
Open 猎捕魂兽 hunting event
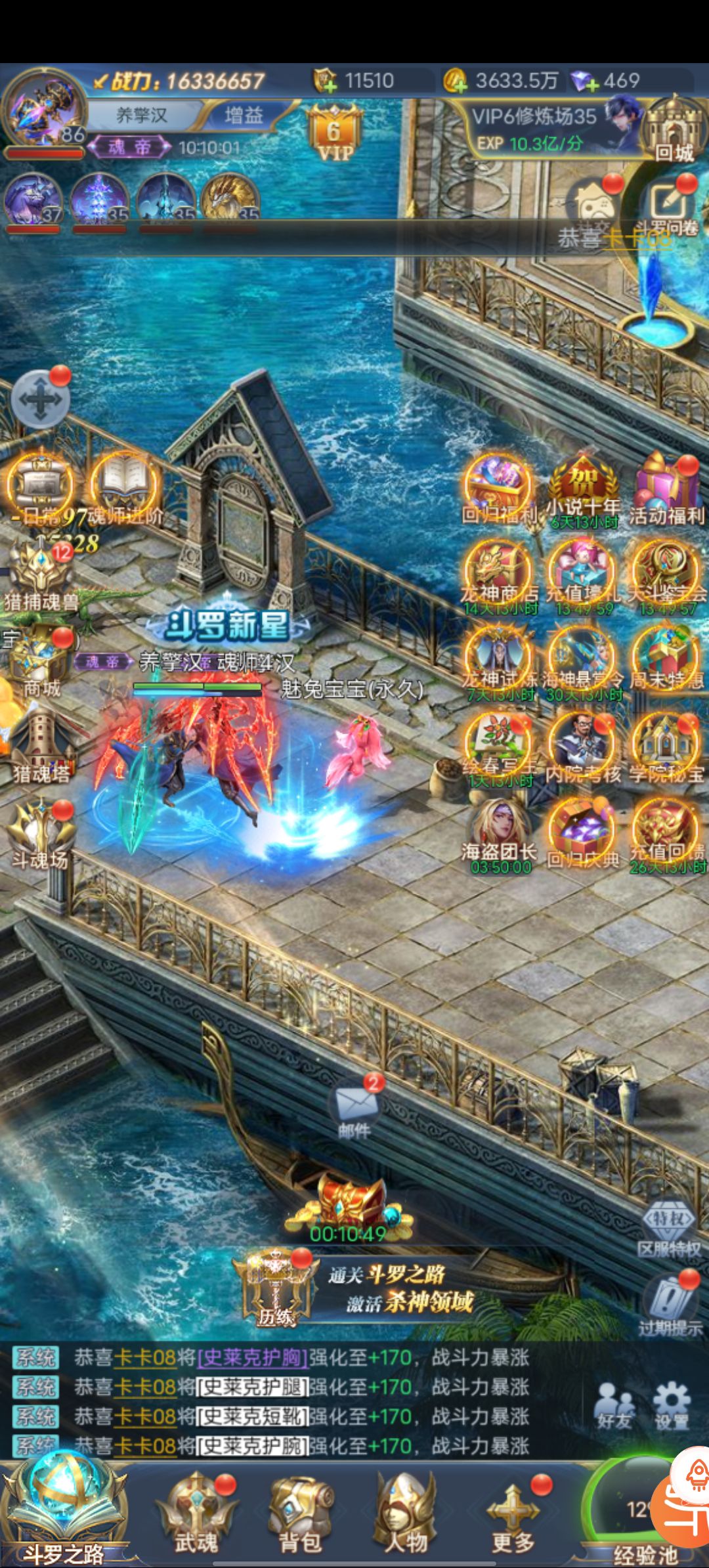(41, 575)
